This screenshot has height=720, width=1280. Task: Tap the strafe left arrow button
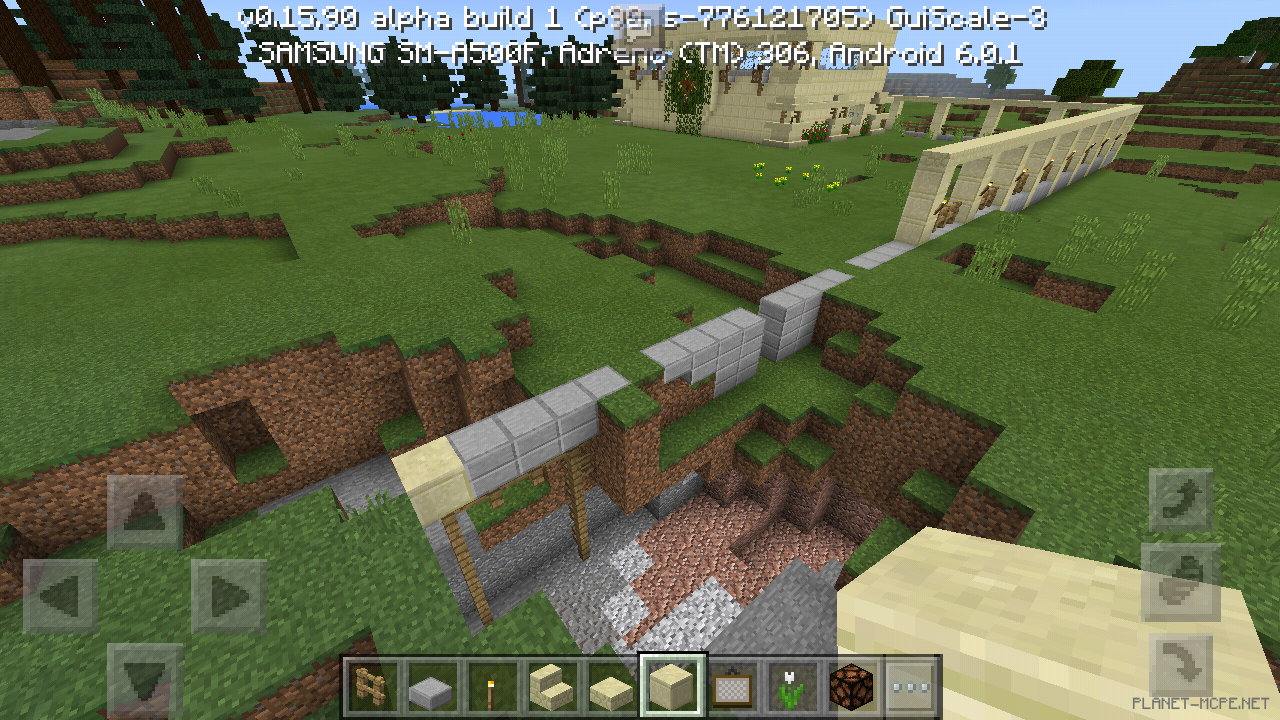coord(60,596)
